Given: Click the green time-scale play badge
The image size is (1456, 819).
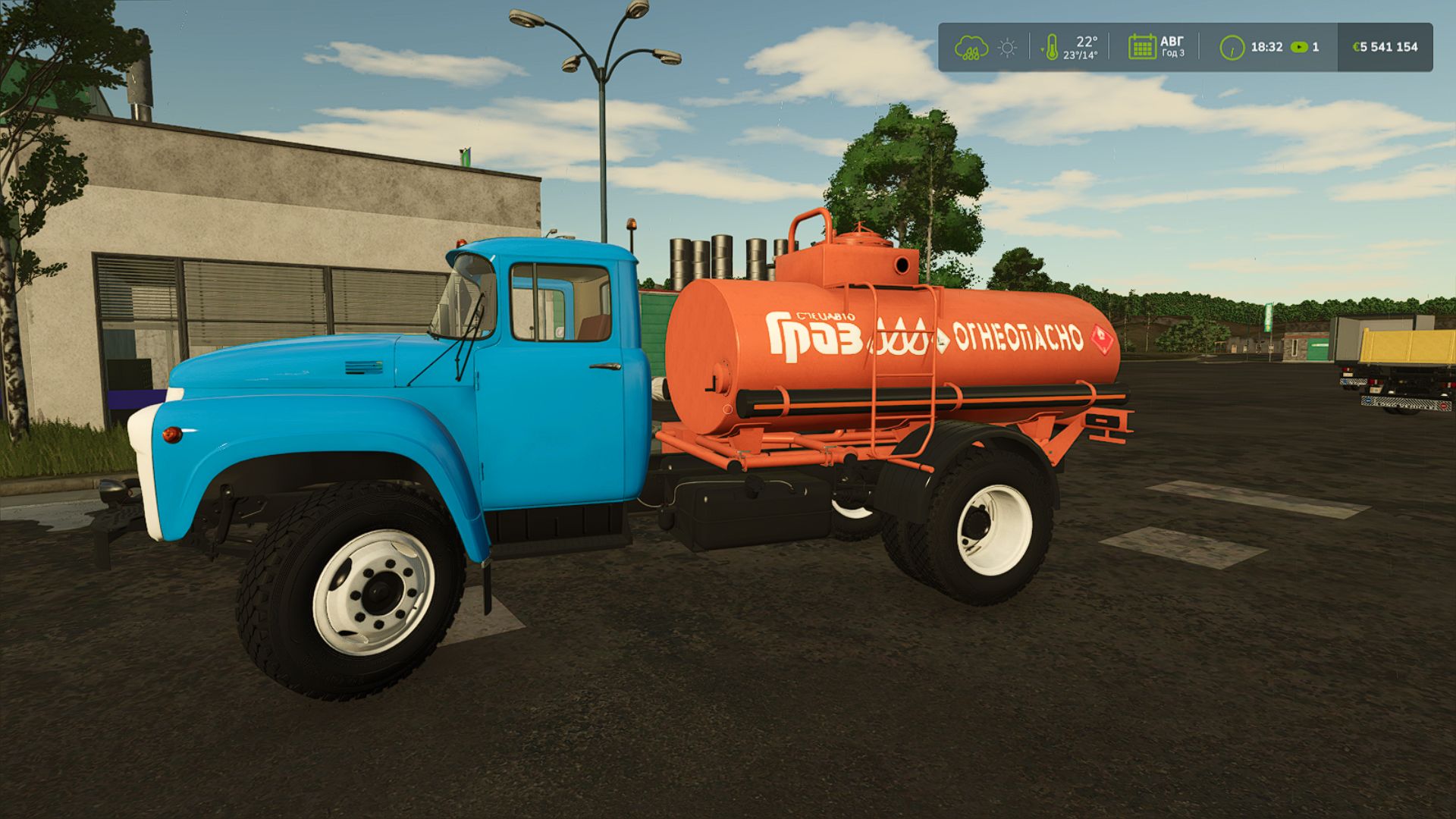Looking at the screenshot, I should [1299, 48].
